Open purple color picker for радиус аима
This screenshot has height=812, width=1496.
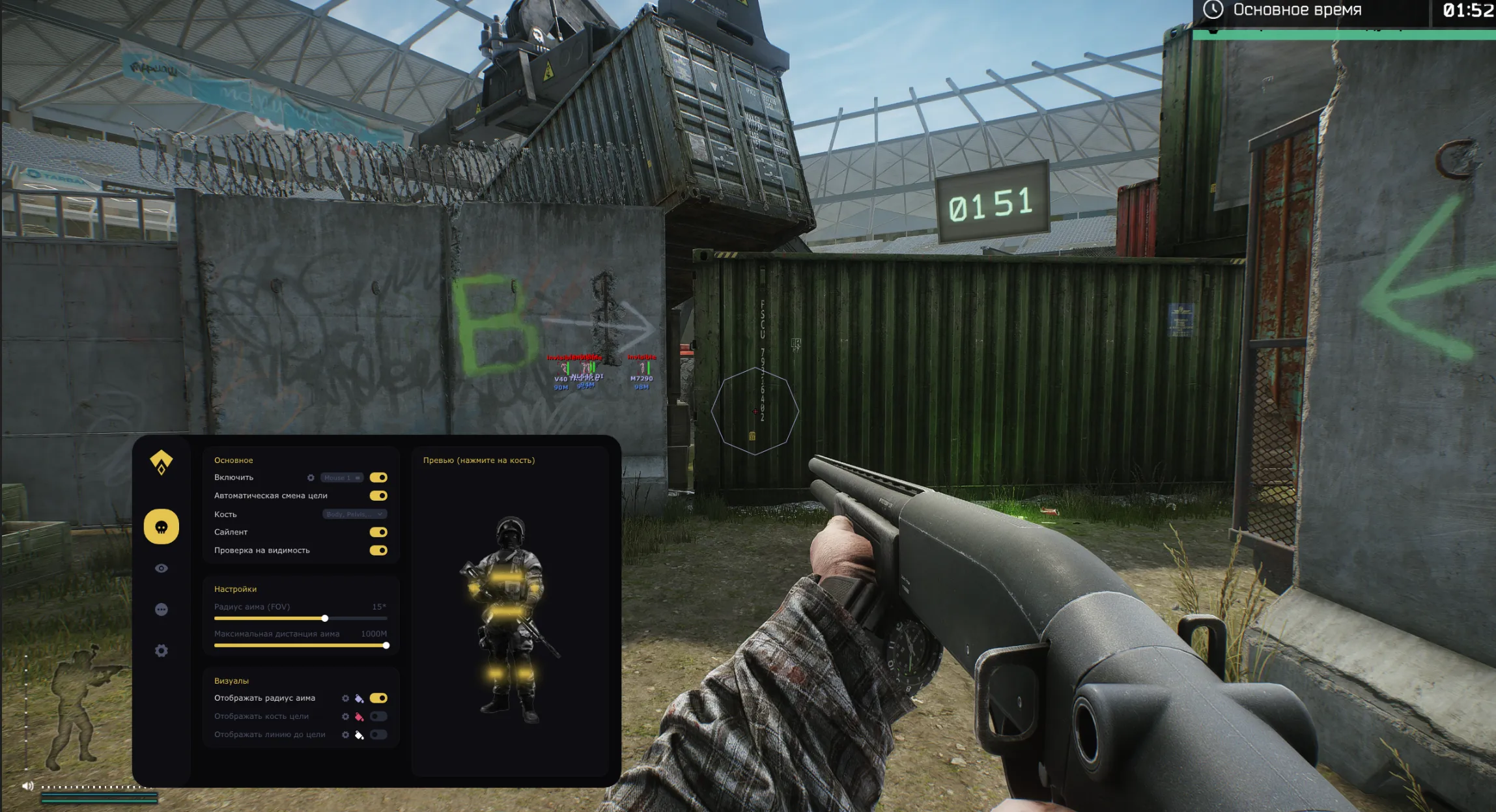pyautogui.click(x=359, y=699)
